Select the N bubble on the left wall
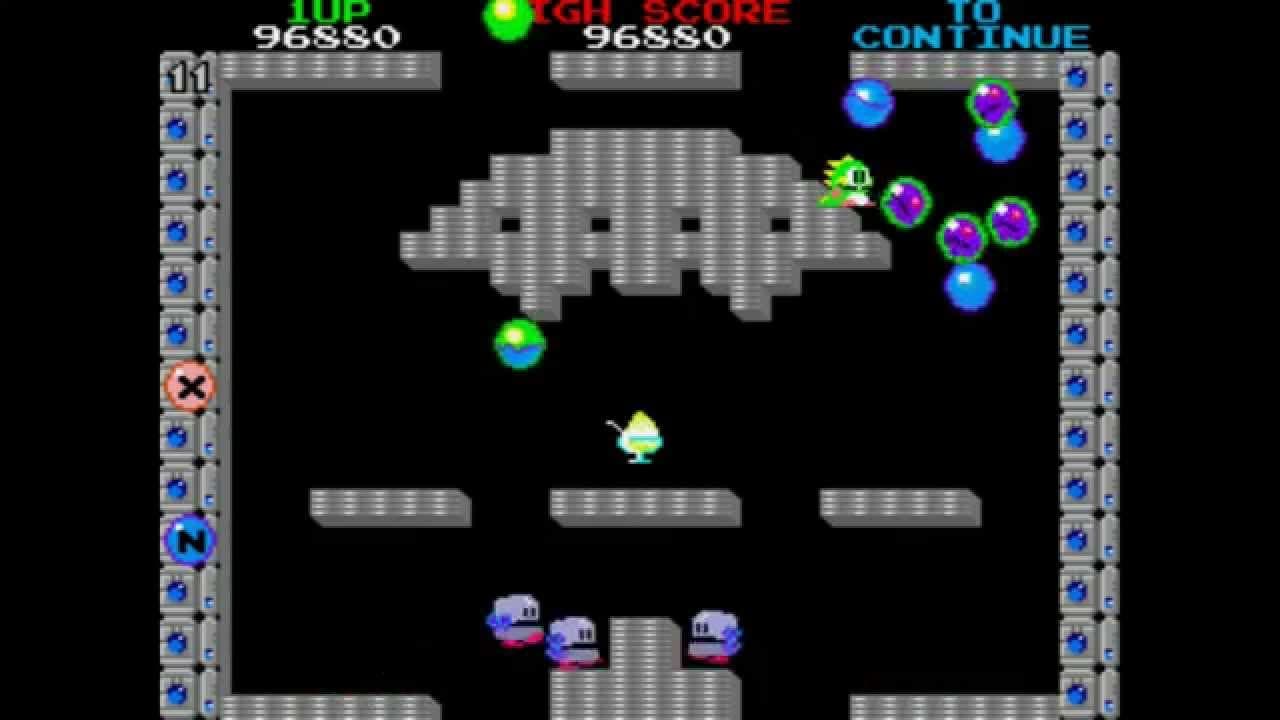Image resolution: width=1280 pixels, height=720 pixels. tap(191, 540)
